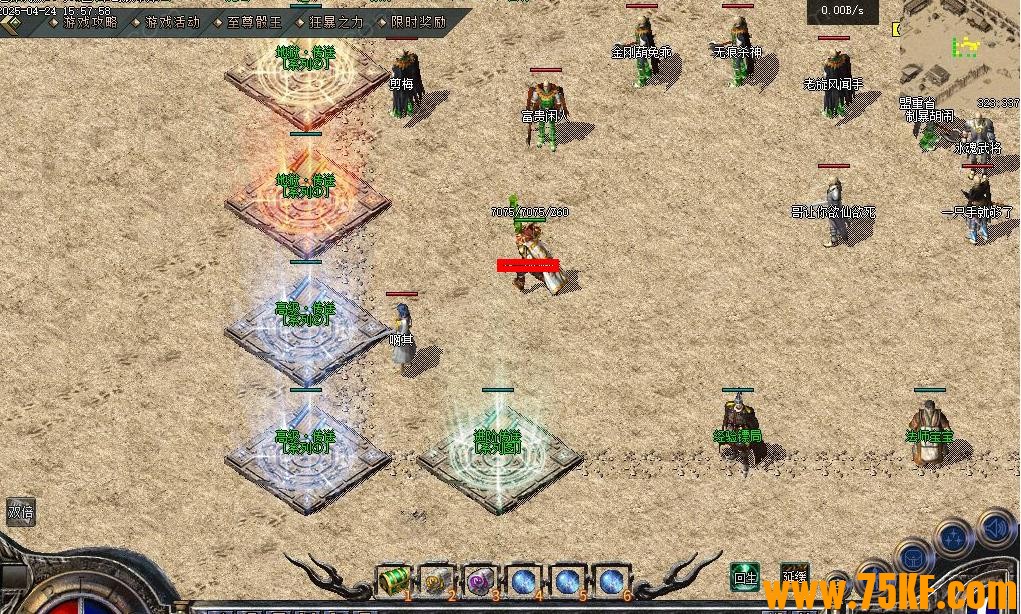Use the purple scroll in hotbar slot 3
Image resolution: width=1021 pixels, height=614 pixels.
[x=481, y=581]
